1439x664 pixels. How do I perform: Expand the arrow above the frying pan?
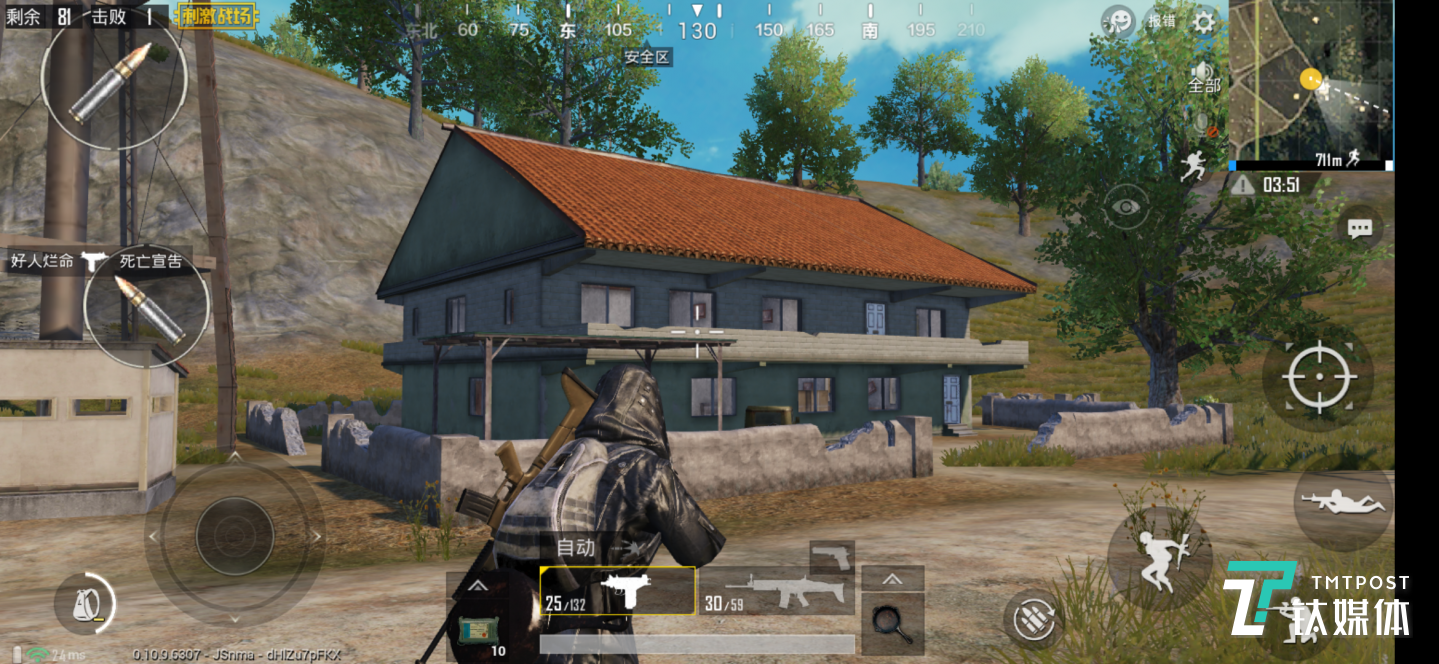[x=892, y=579]
